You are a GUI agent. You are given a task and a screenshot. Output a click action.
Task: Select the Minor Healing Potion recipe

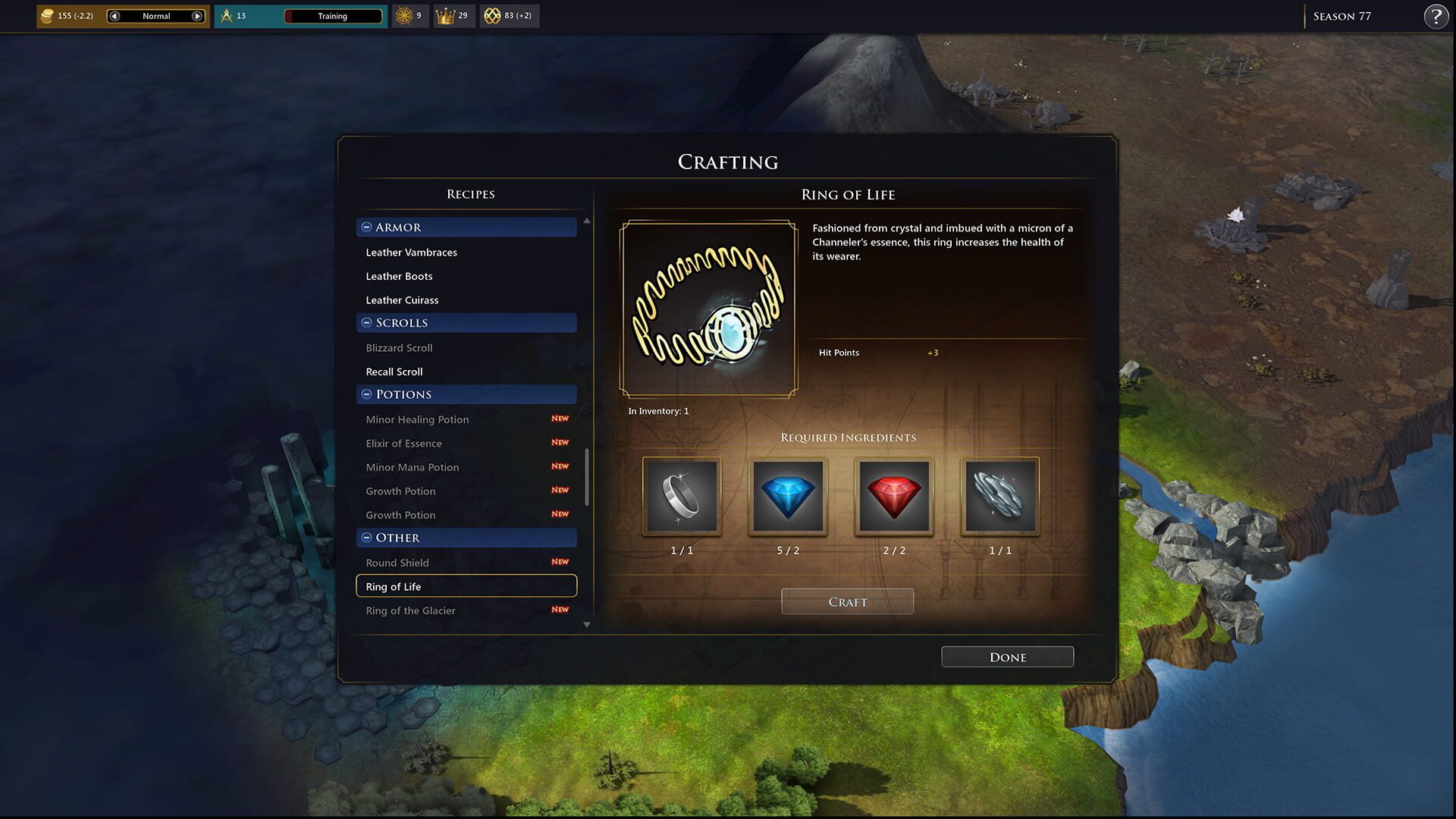pyautogui.click(x=417, y=419)
